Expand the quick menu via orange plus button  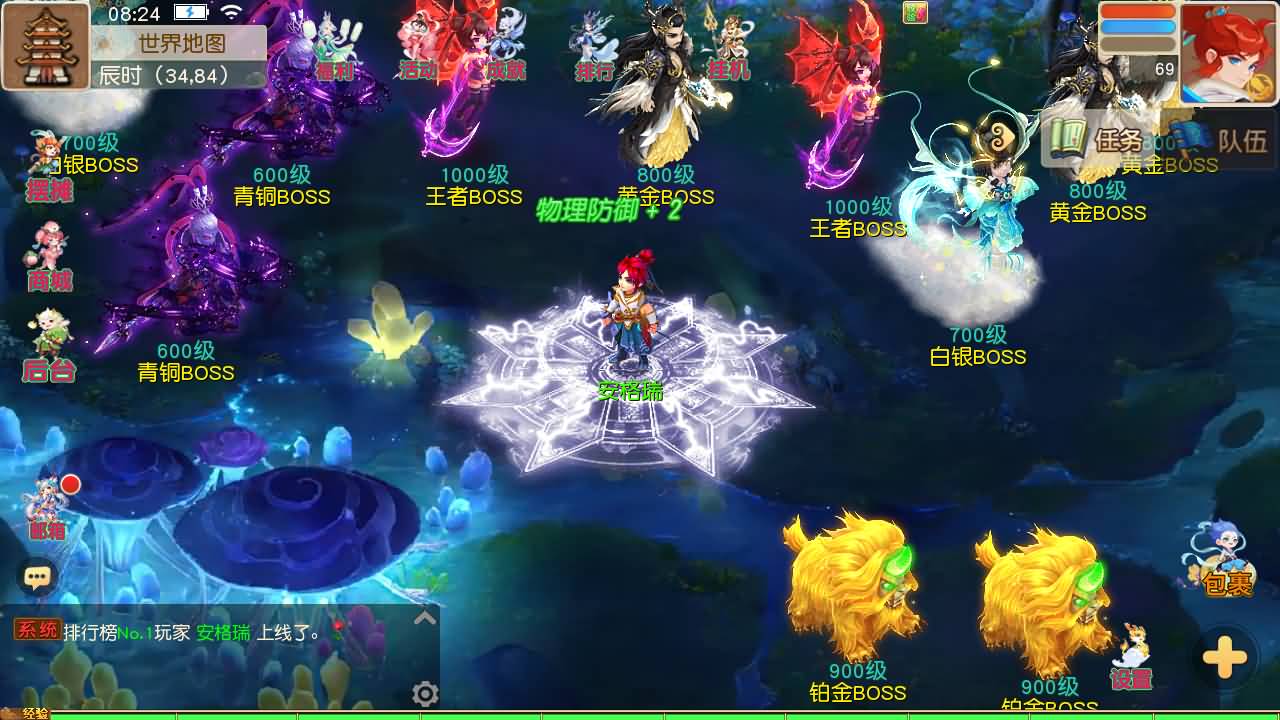[x=1224, y=657]
